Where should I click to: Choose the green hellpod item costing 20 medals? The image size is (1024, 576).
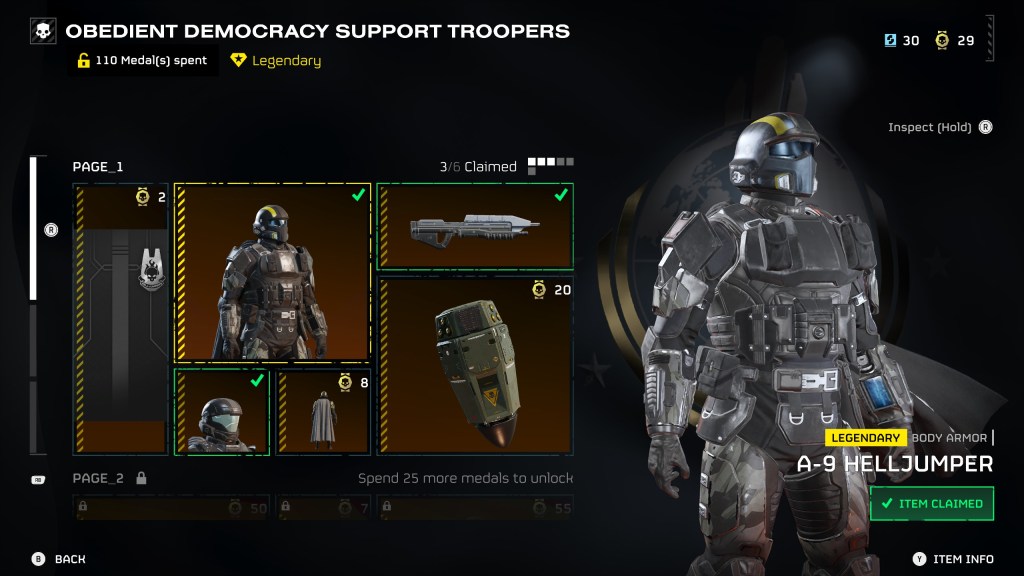coord(475,366)
